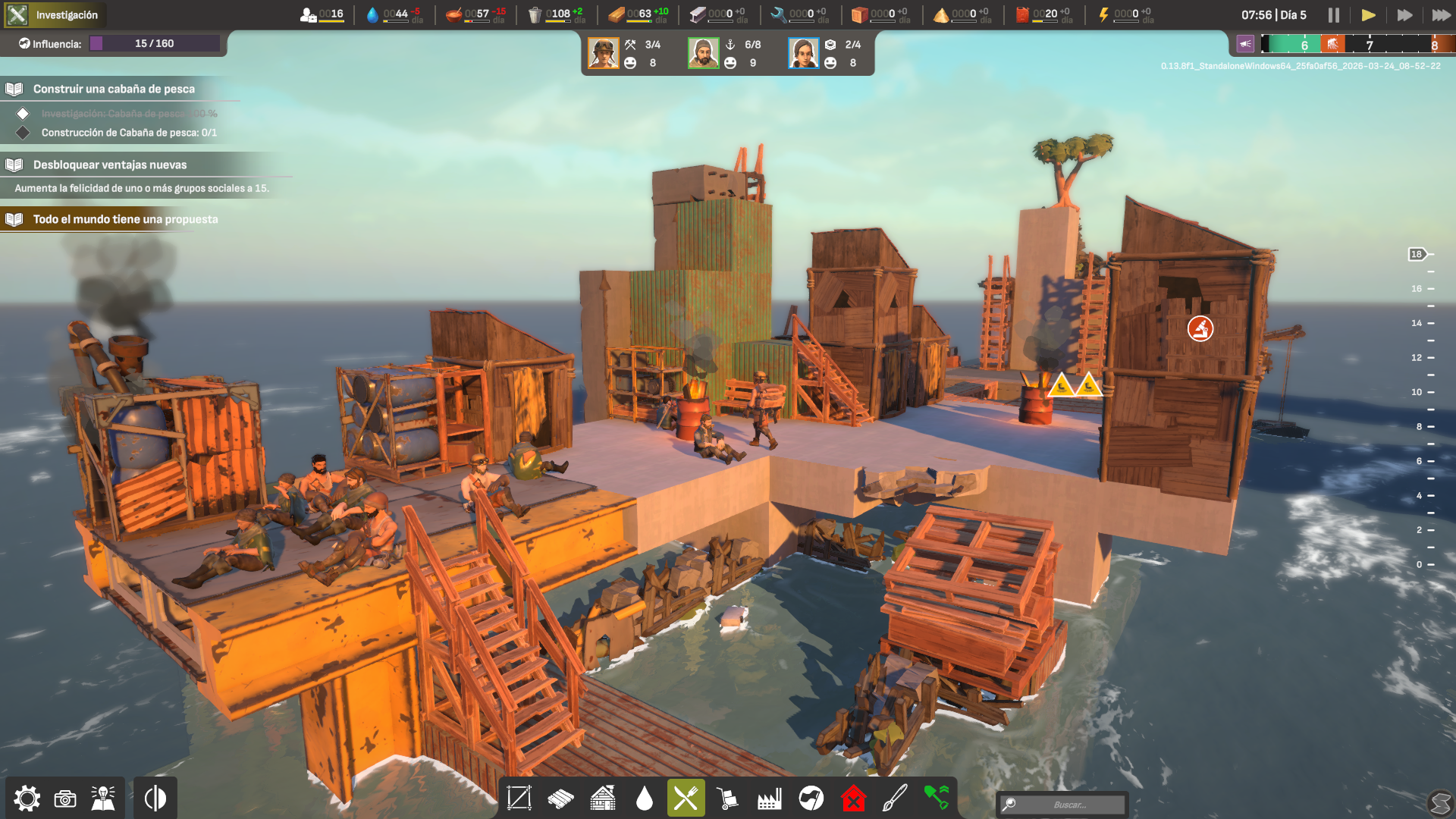Select the log cabin housing build category

[x=603, y=799]
